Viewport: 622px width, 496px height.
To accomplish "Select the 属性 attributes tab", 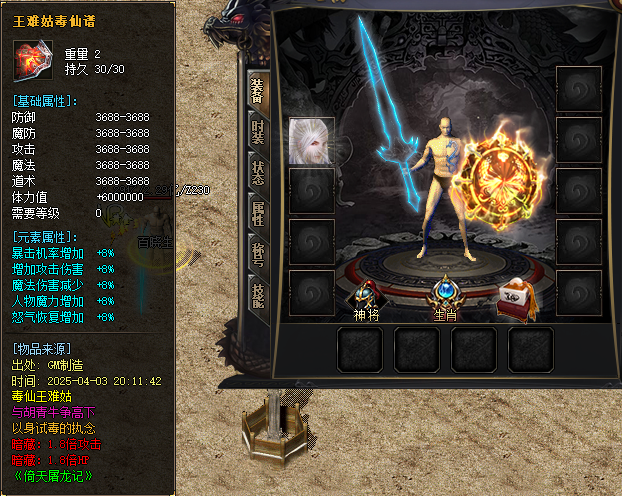I will pos(257,213).
